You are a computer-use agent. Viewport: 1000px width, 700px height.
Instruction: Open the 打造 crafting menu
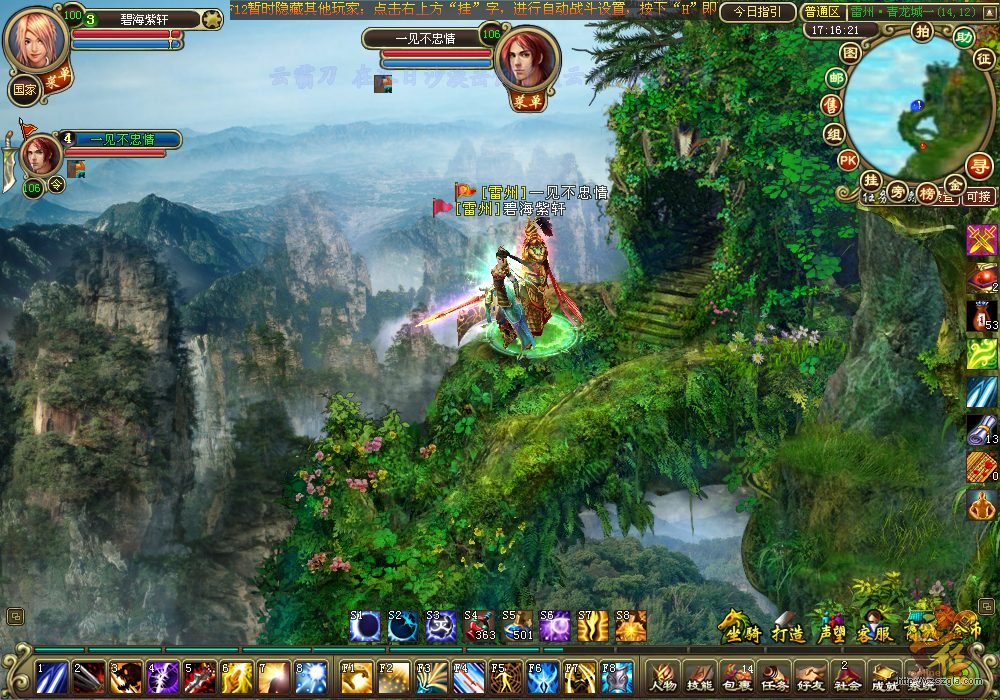[788, 631]
